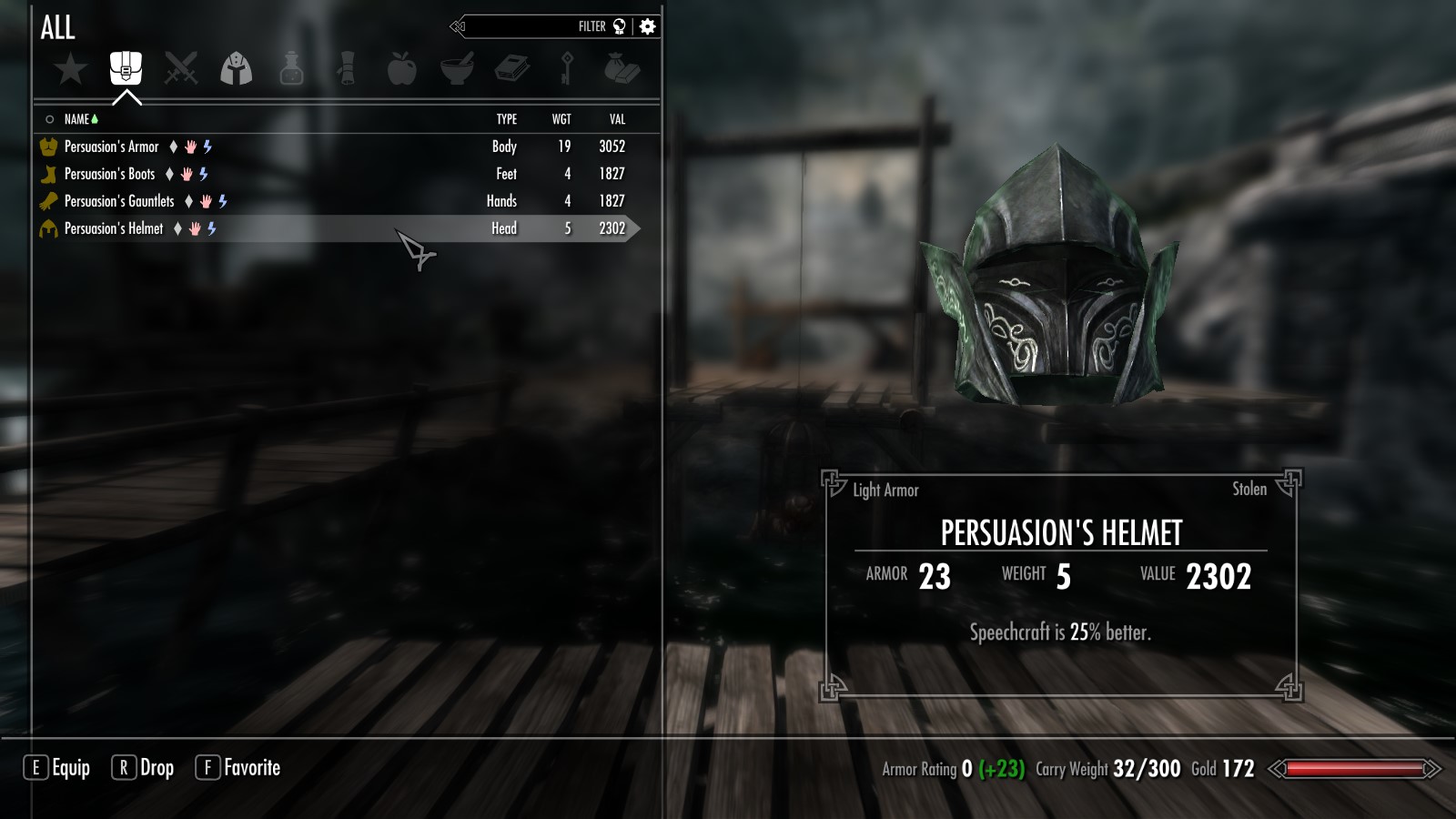Switch to the potions category tab

(x=291, y=68)
